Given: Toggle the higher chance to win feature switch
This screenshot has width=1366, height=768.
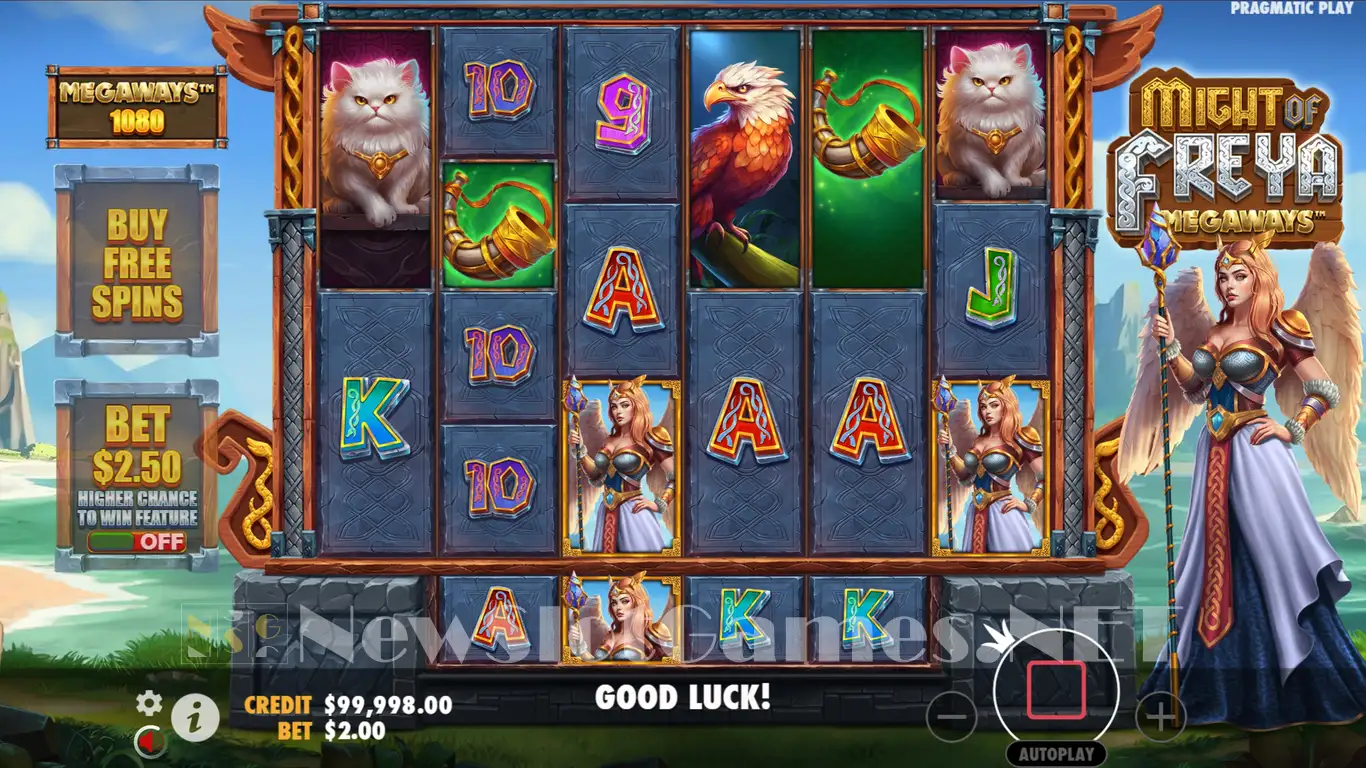Looking at the screenshot, I should (x=137, y=542).
